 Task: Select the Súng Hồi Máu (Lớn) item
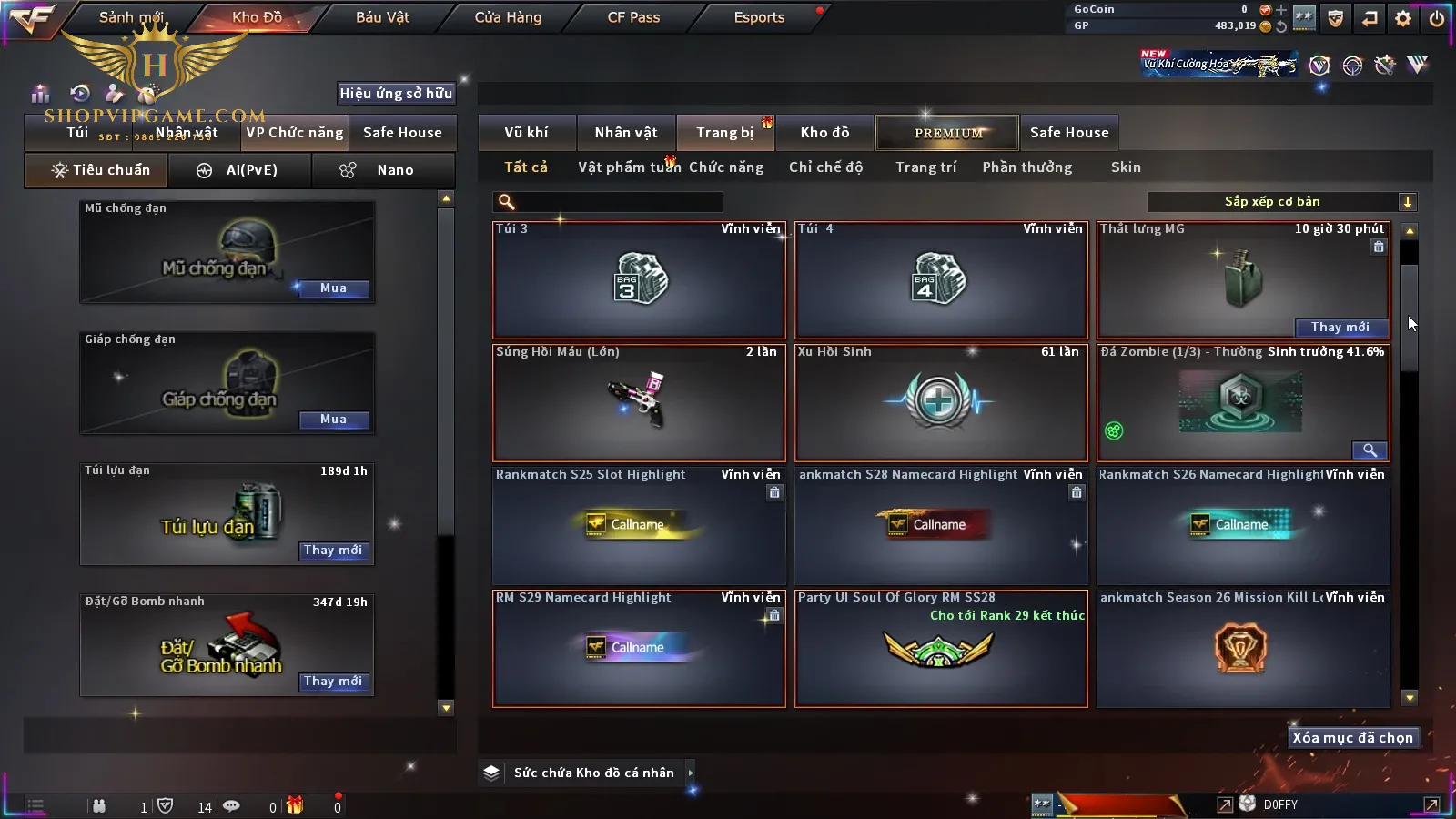pyautogui.click(x=639, y=402)
